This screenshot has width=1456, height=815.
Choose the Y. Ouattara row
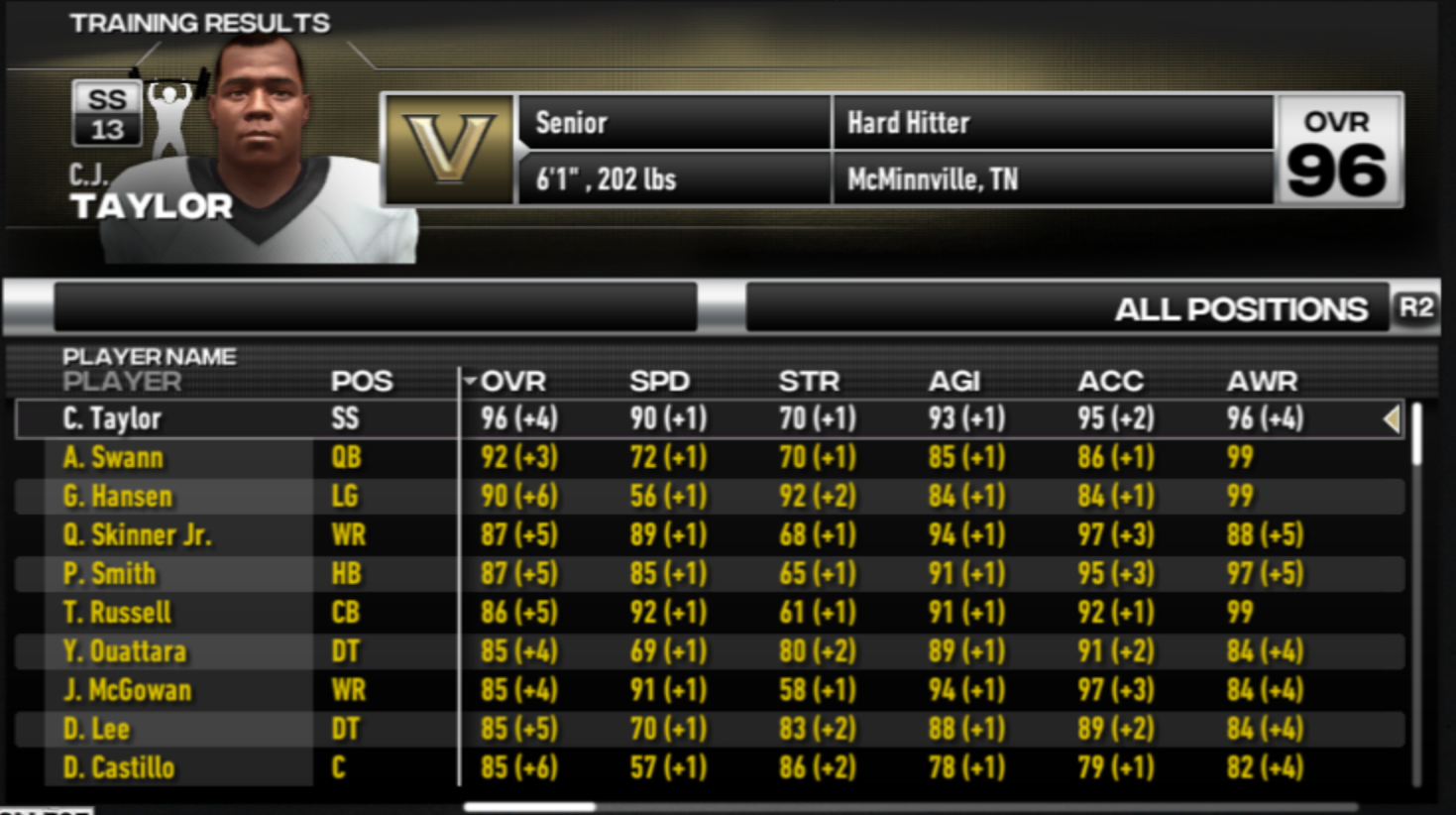pos(124,651)
